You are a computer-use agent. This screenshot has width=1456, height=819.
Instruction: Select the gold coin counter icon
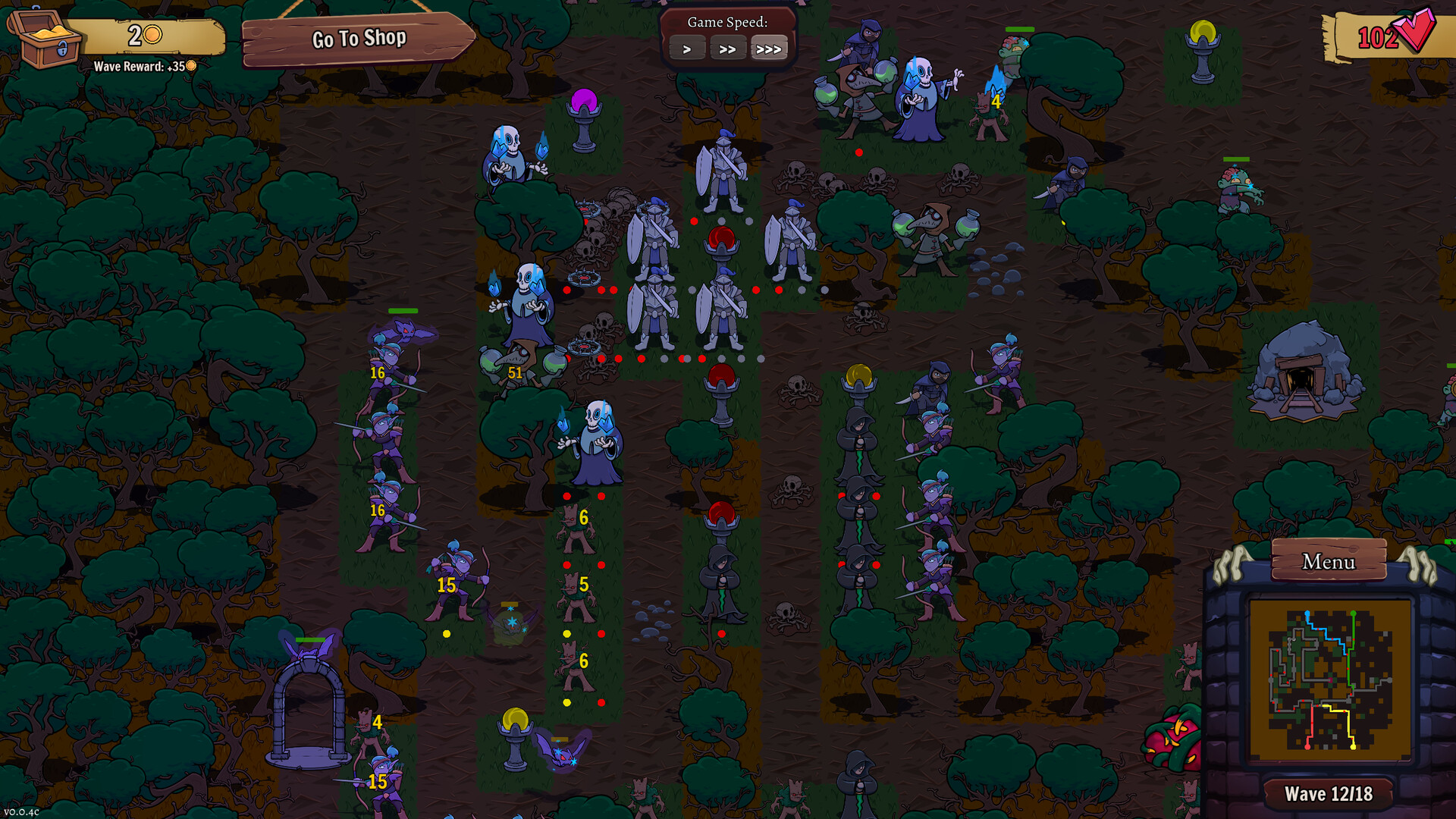[x=152, y=33]
